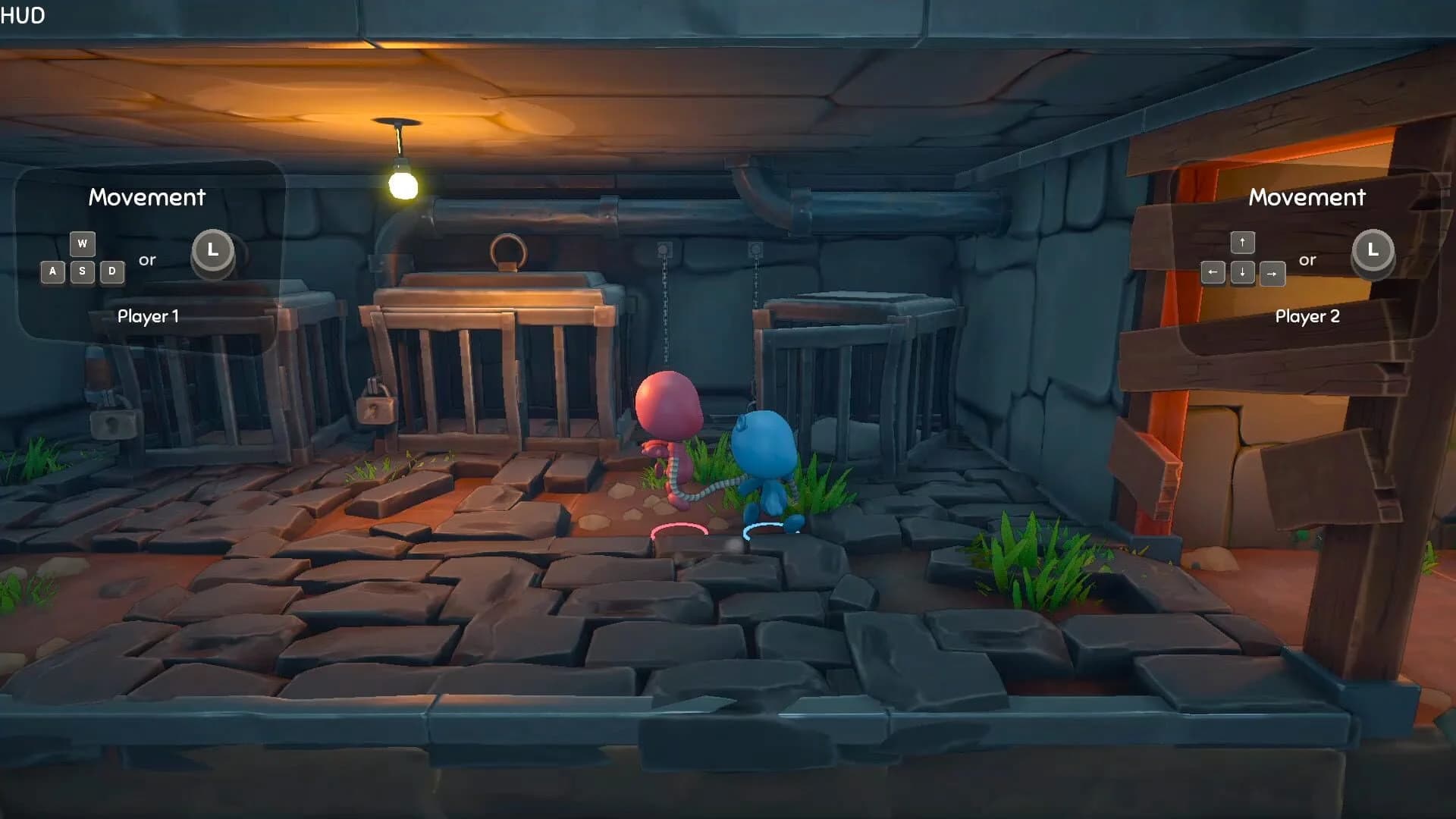This screenshot has width=1456, height=819.
Task: Select the left arrow icon in Player 2 panel
Action: point(1213,272)
